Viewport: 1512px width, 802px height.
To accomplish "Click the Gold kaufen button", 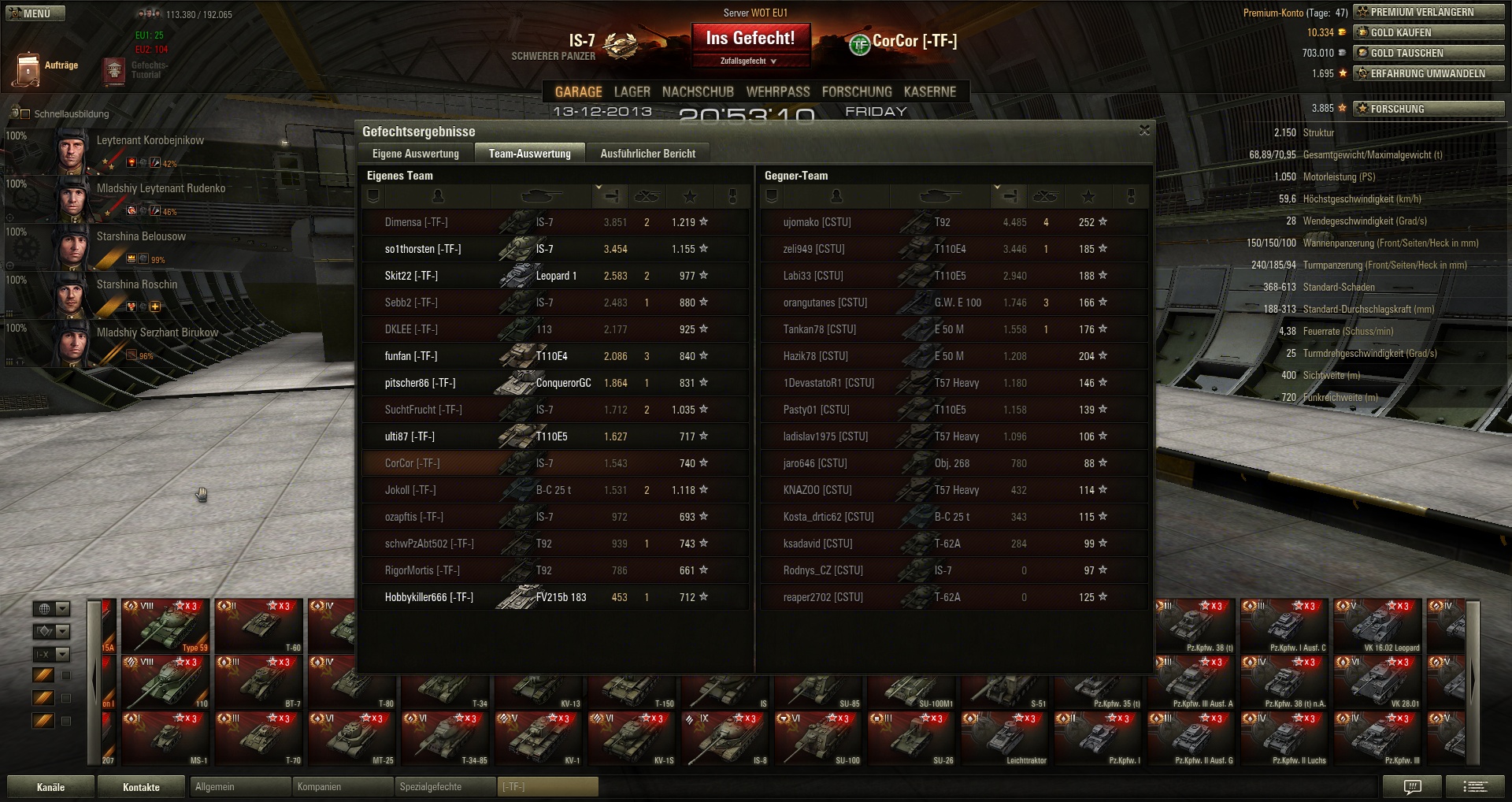I will 1429,32.
